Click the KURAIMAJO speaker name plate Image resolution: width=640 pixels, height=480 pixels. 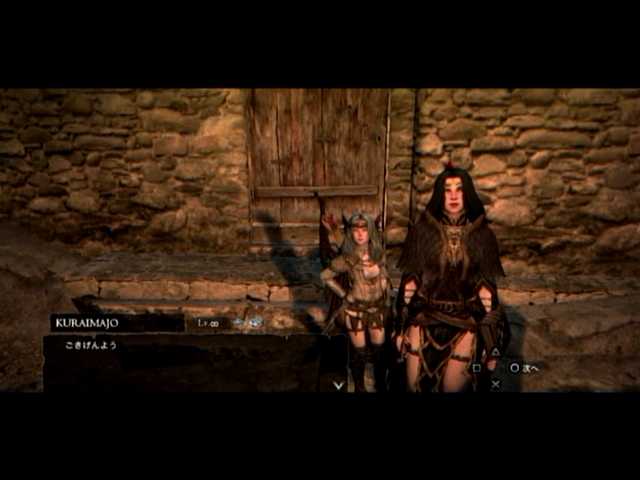tap(116, 323)
